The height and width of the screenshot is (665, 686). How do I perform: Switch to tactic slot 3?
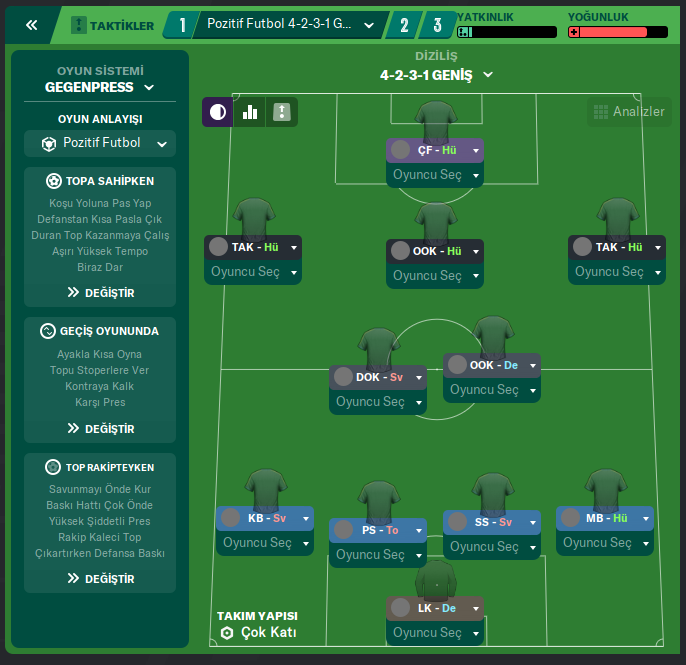(437, 25)
